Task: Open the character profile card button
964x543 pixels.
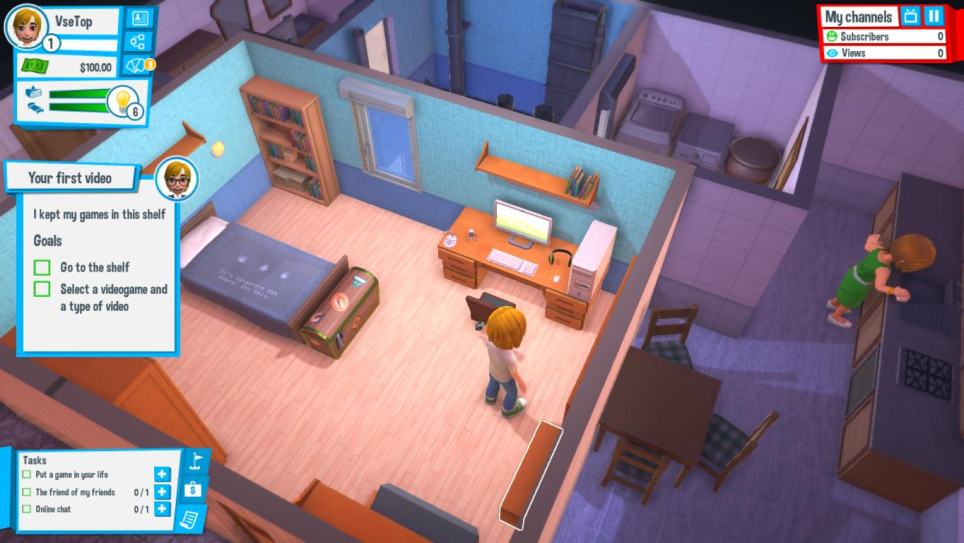Action: (138, 18)
